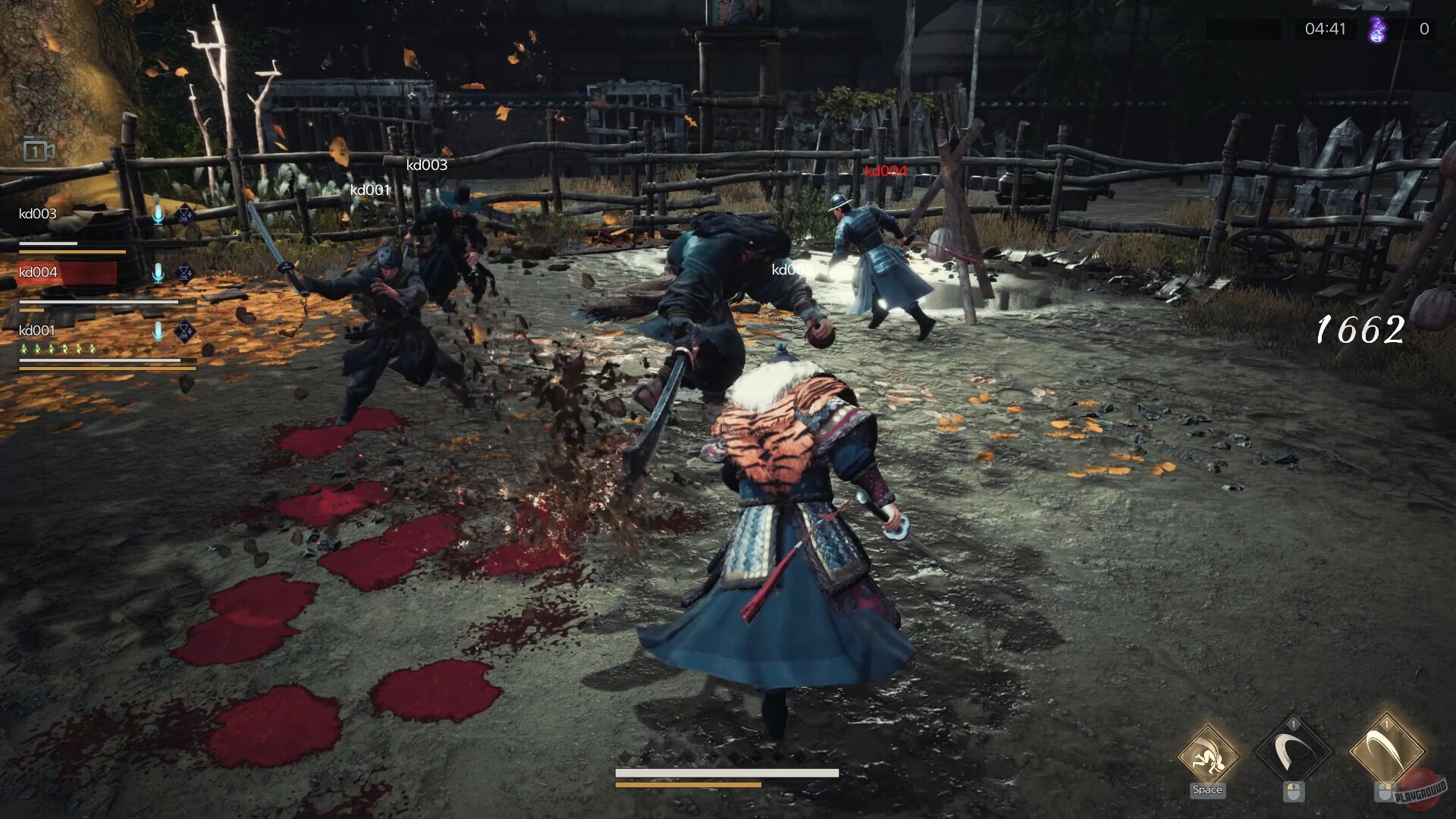
Task: Mute kd003's microphone
Action: coord(158,214)
